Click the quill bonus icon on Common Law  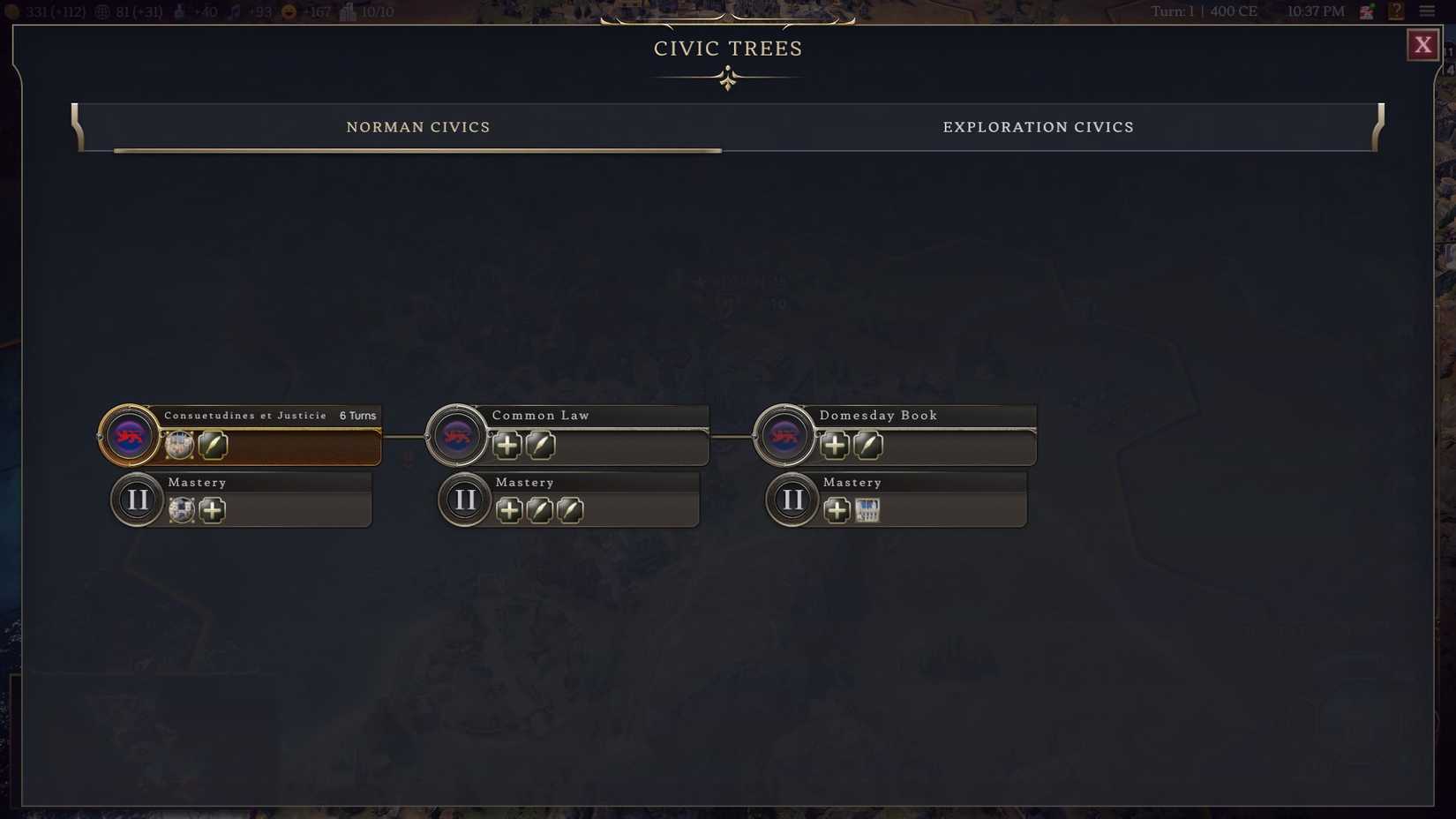point(541,446)
